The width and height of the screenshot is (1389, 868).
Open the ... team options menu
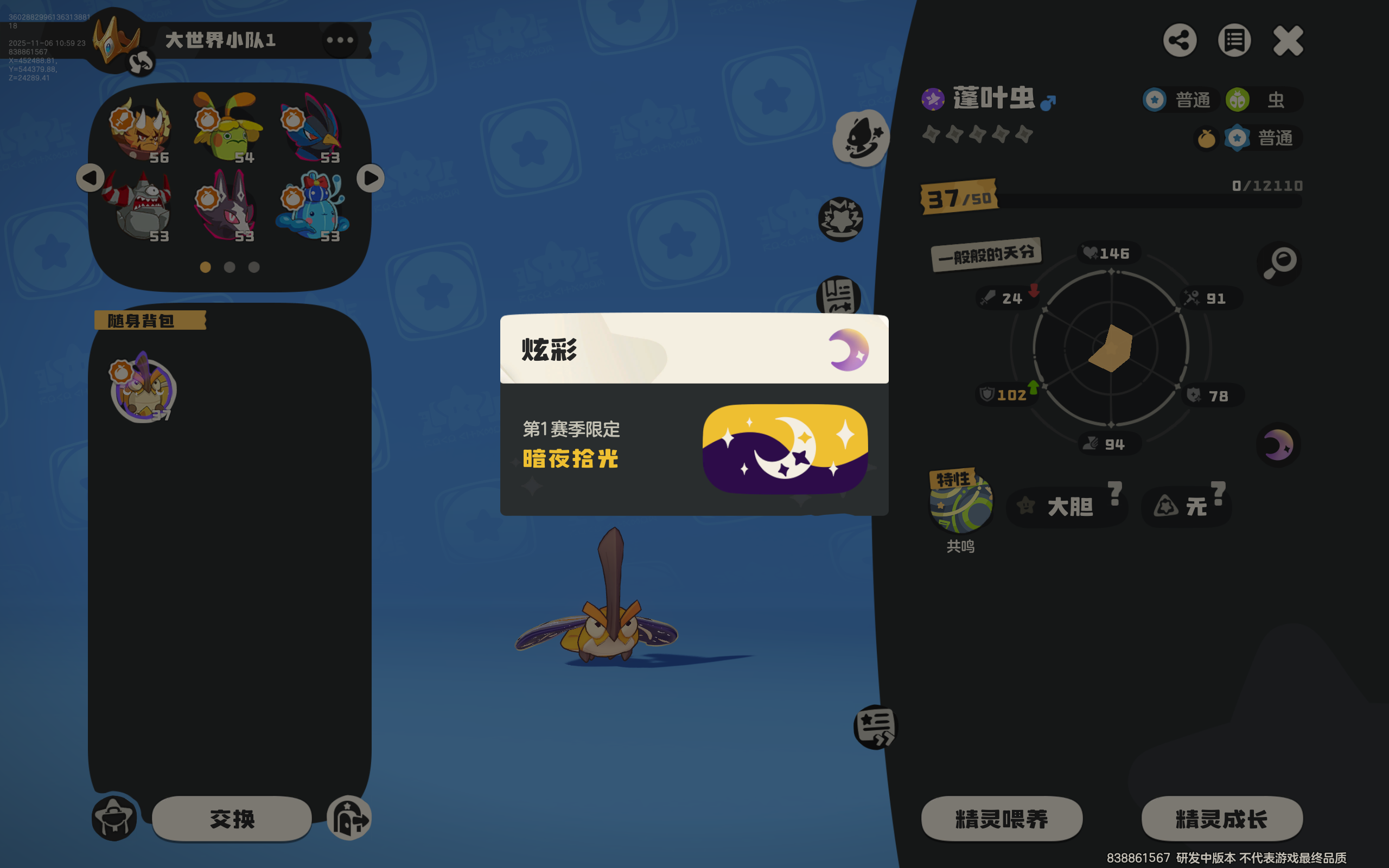click(341, 39)
